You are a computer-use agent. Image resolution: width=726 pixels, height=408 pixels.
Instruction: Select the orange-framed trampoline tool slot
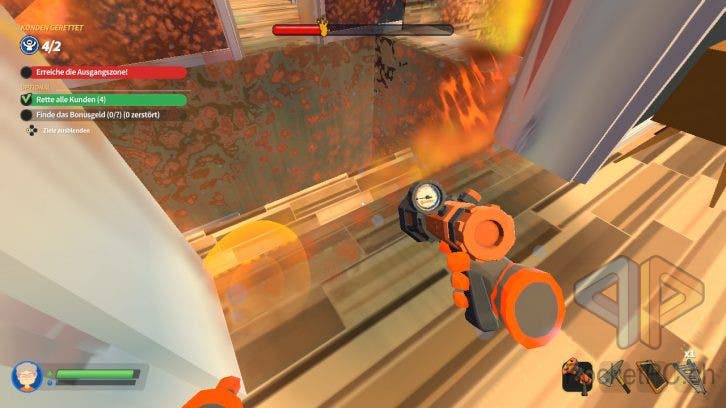(x=650, y=374)
